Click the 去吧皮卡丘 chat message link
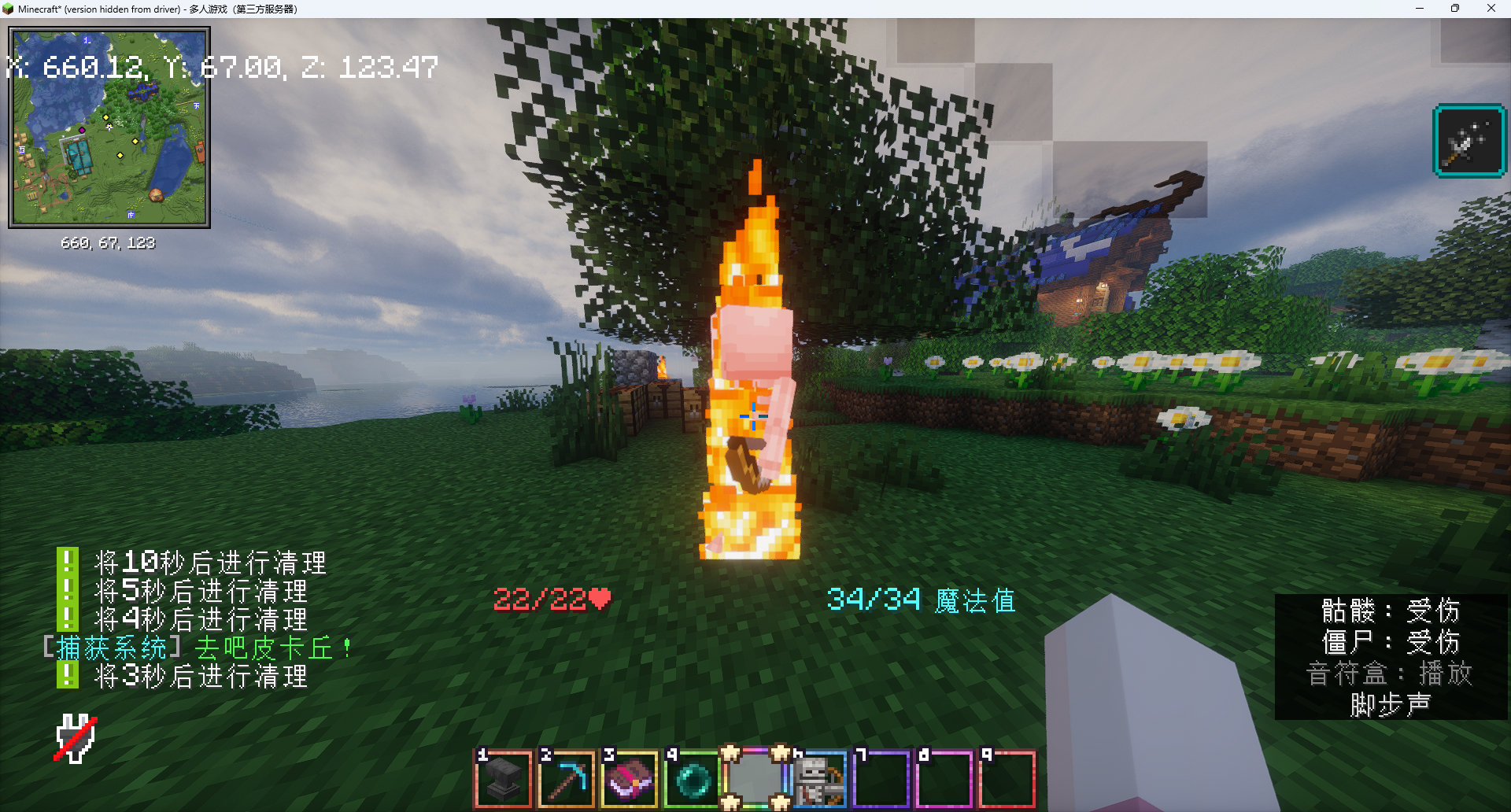The height and width of the screenshot is (812, 1511). pos(271,648)
